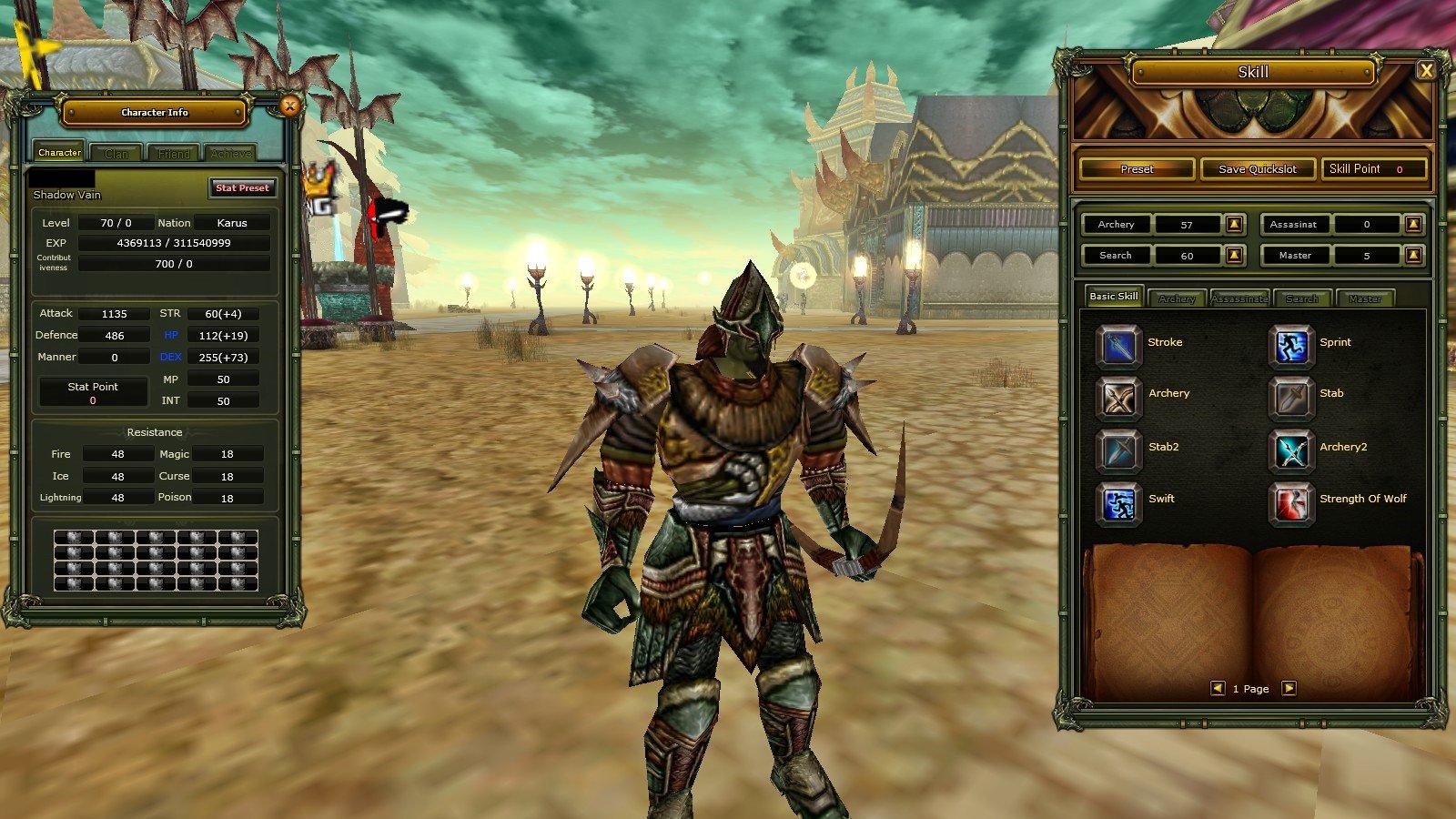The image size is (1456, 819).
Task: Select the Swift skill icon
Action: (1117, 504)
